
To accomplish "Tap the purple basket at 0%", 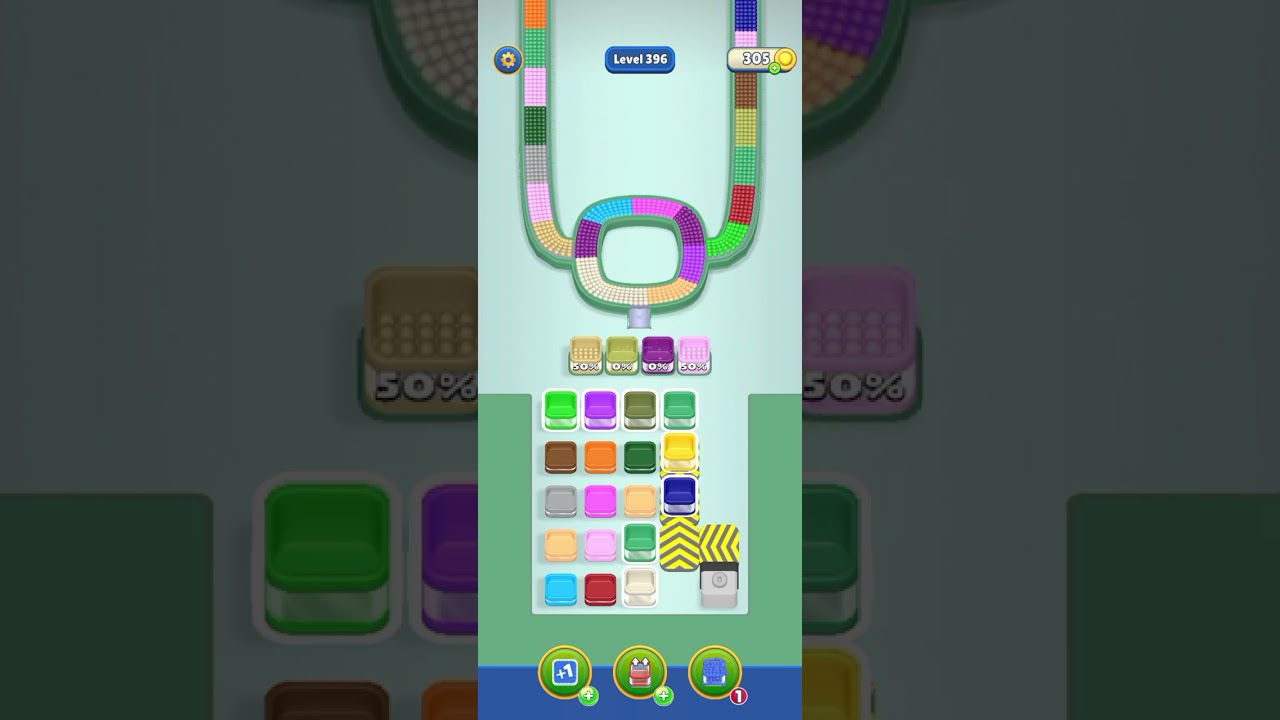I will click(658, 355).
